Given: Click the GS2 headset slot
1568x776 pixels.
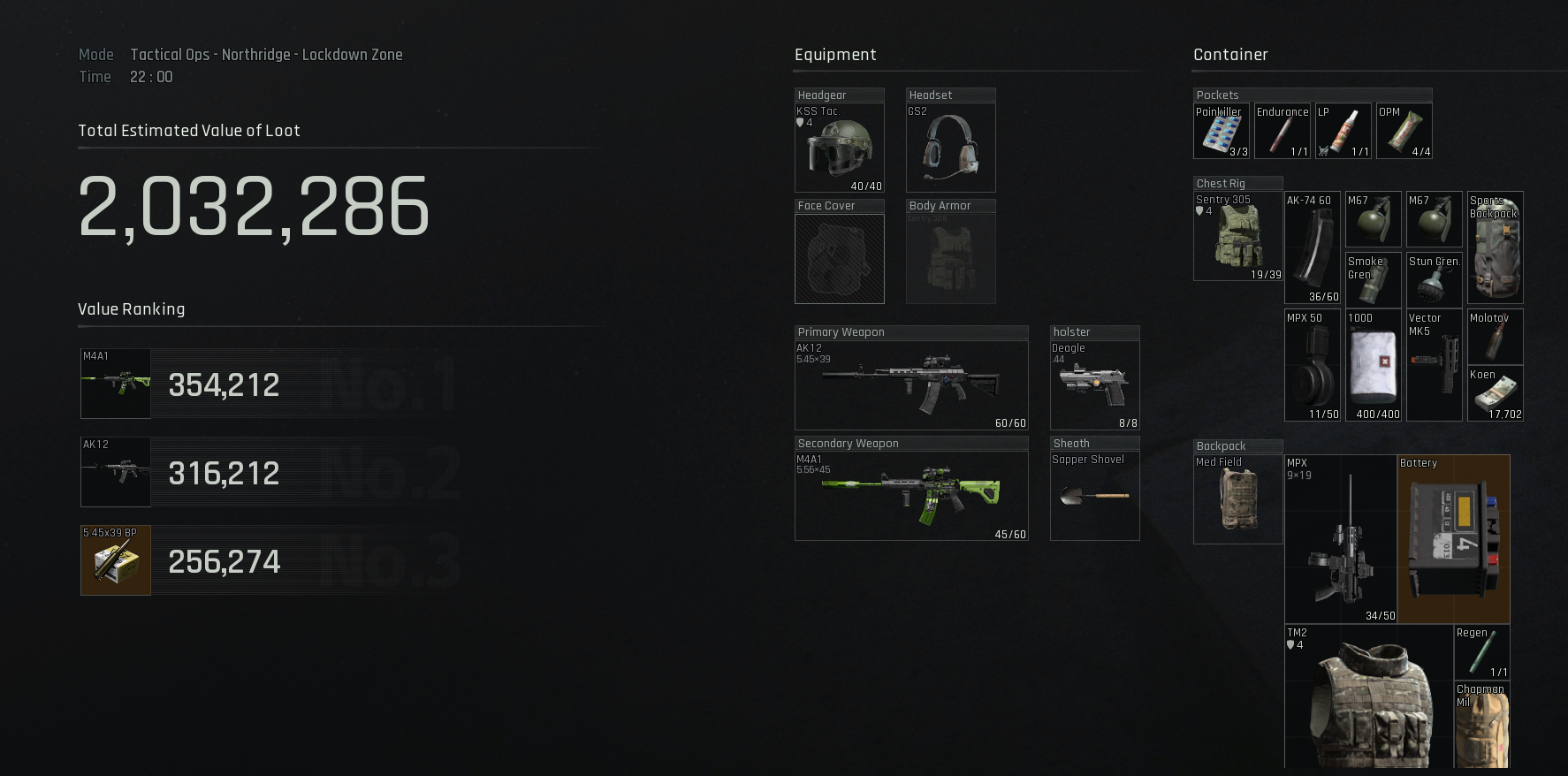Looking at the screenshot, I should pyautogui.click(x=950, y=148).
